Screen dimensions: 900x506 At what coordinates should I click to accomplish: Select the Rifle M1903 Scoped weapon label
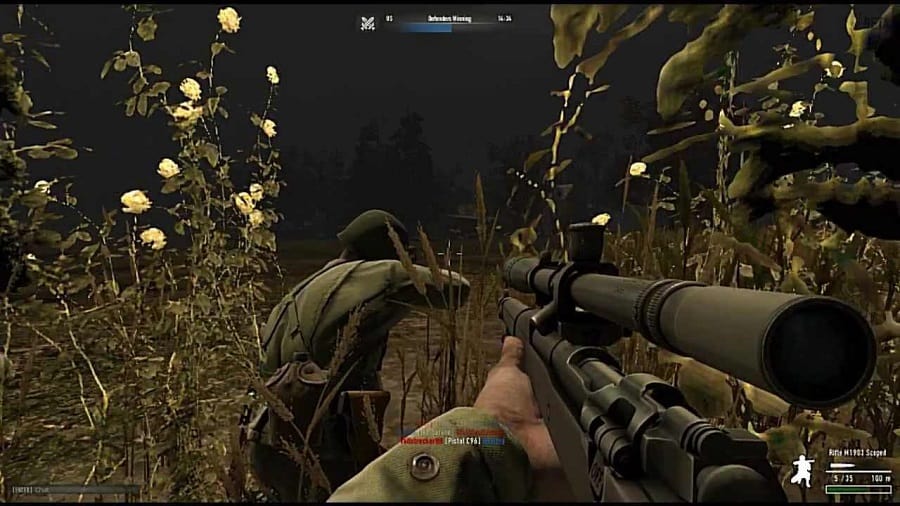coord(856,454)
